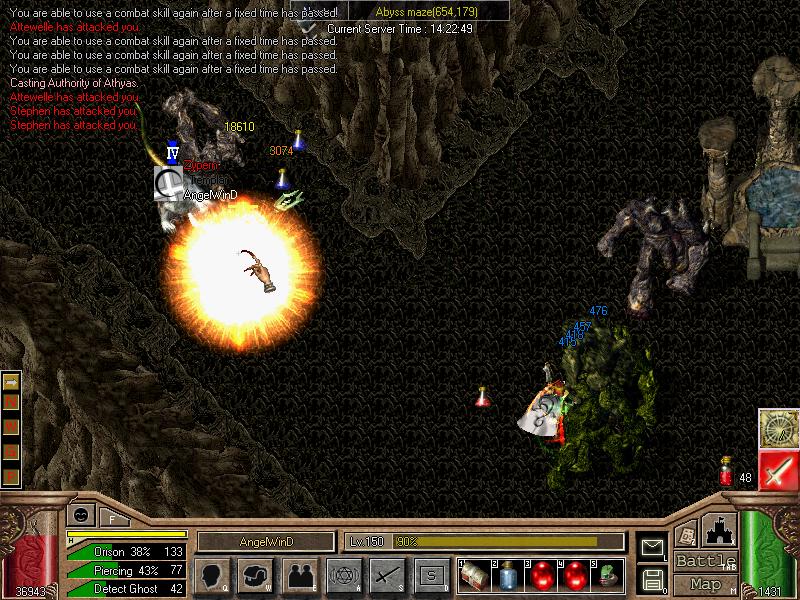Use the red orb in quick slot 3
Viewport: 800px width, 600px height.
[541, 575]
